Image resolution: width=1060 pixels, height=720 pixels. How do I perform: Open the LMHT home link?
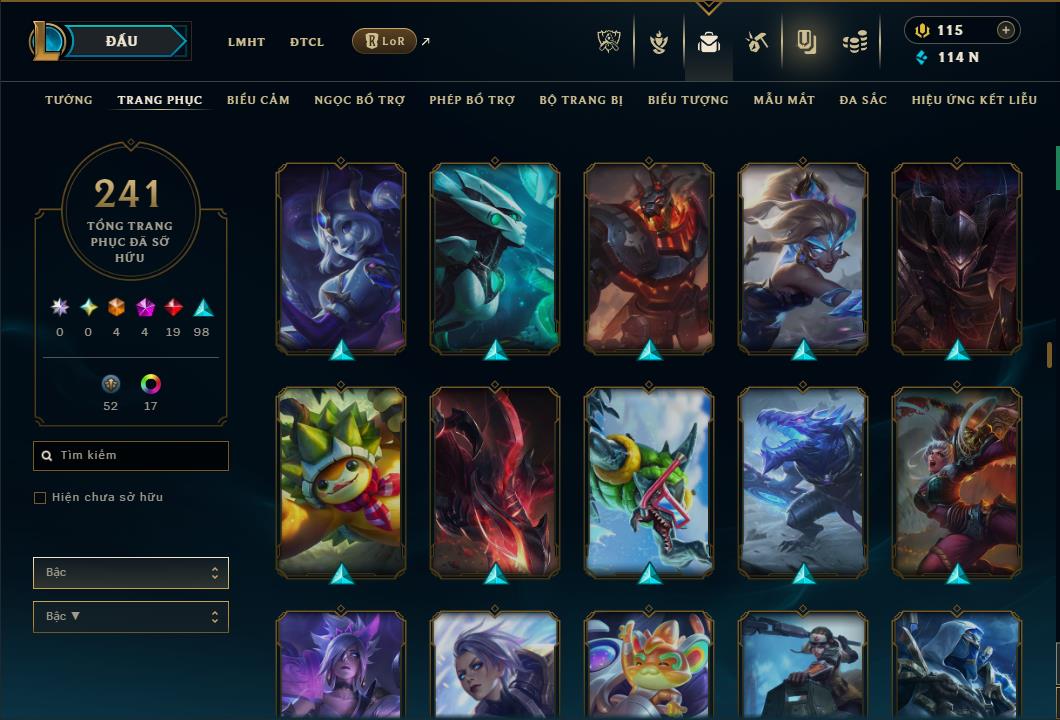246,42
